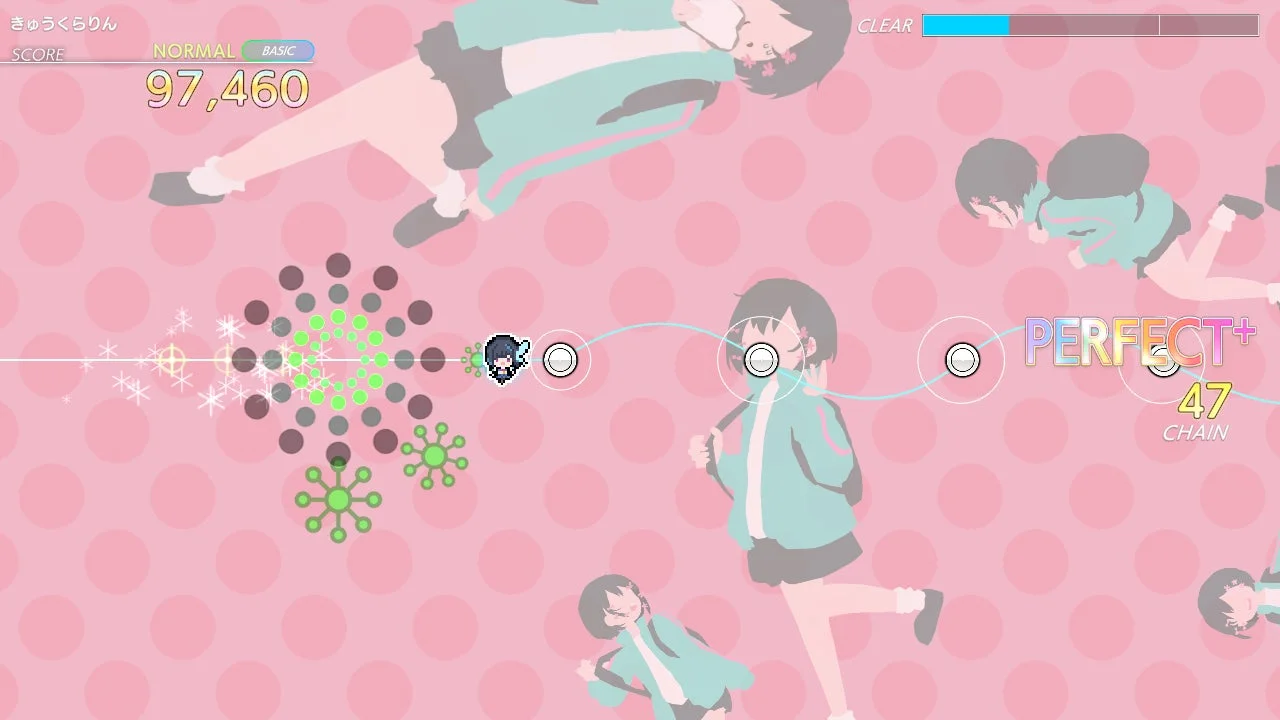The image size is (1280, 720).
Task: Select the note circle just right of the character
Action: [x=561, y=360]
